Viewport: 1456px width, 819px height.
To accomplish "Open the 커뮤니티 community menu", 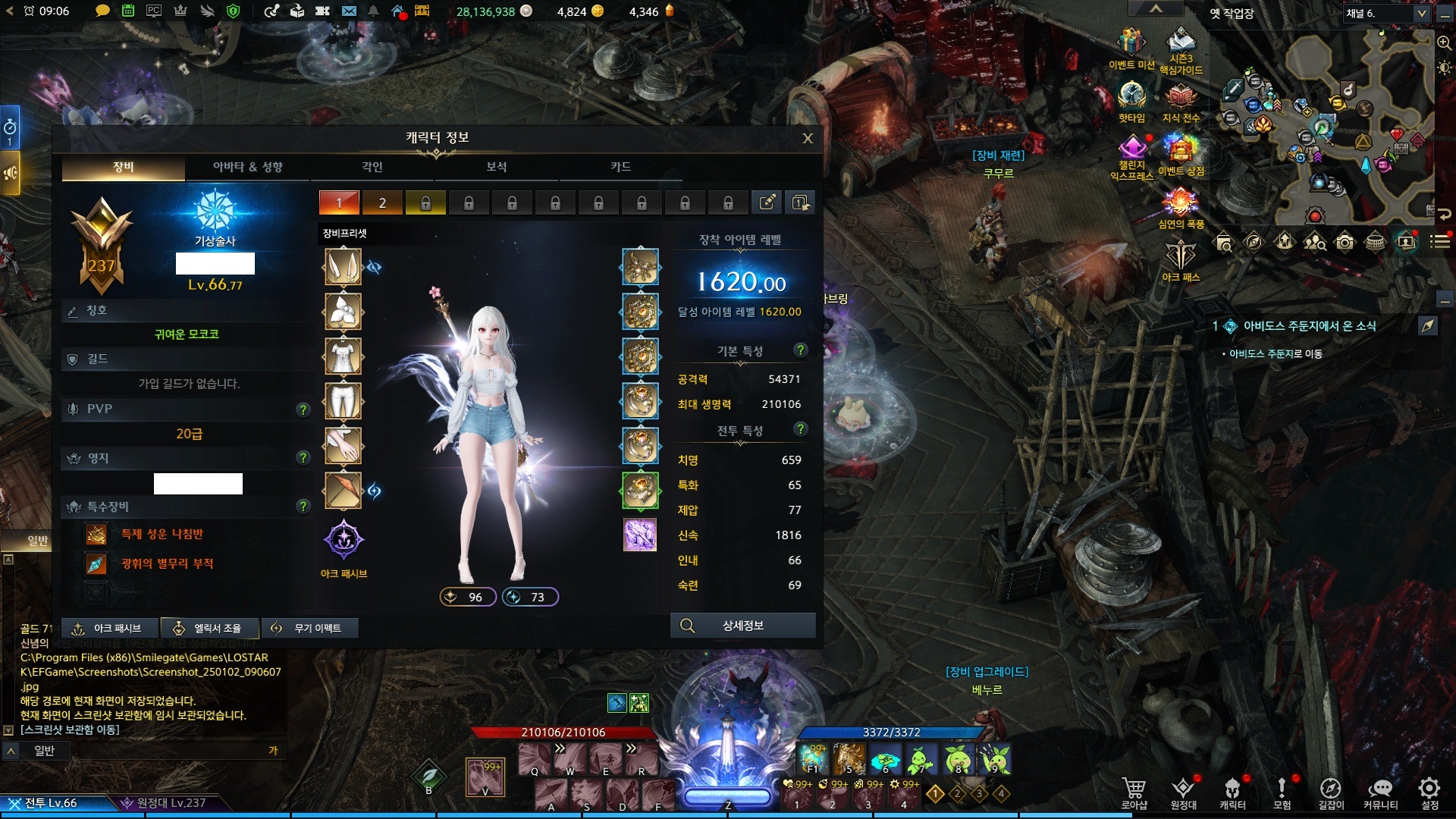I will 1380,792.
